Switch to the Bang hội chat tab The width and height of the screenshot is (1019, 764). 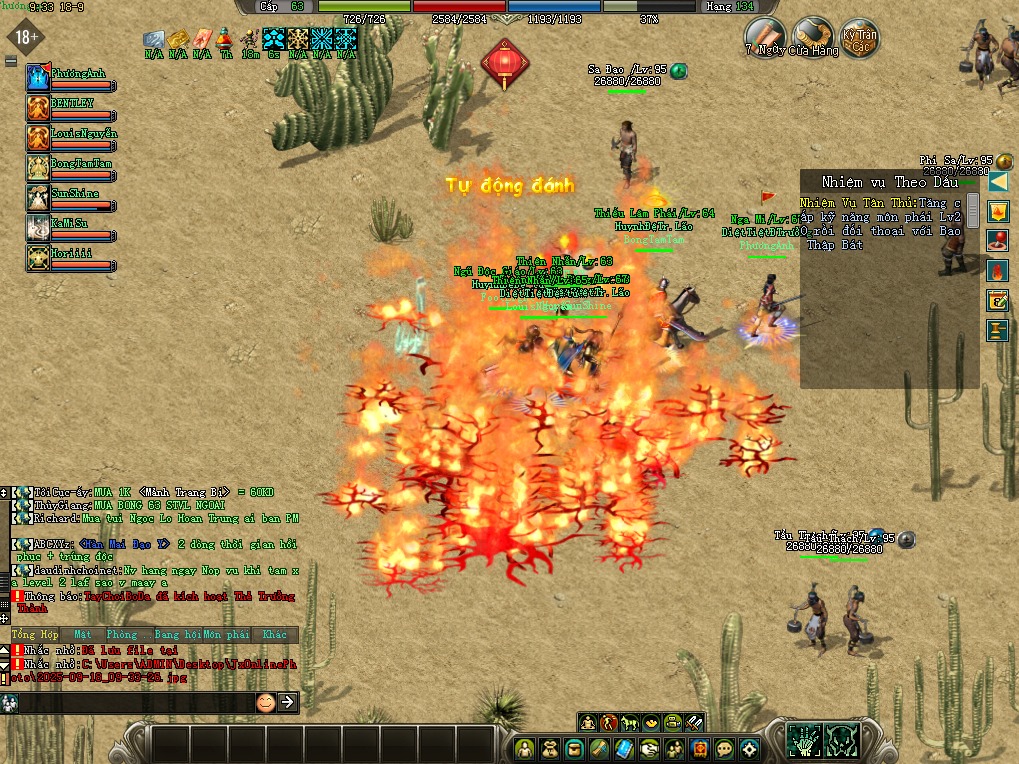[177, 635]
